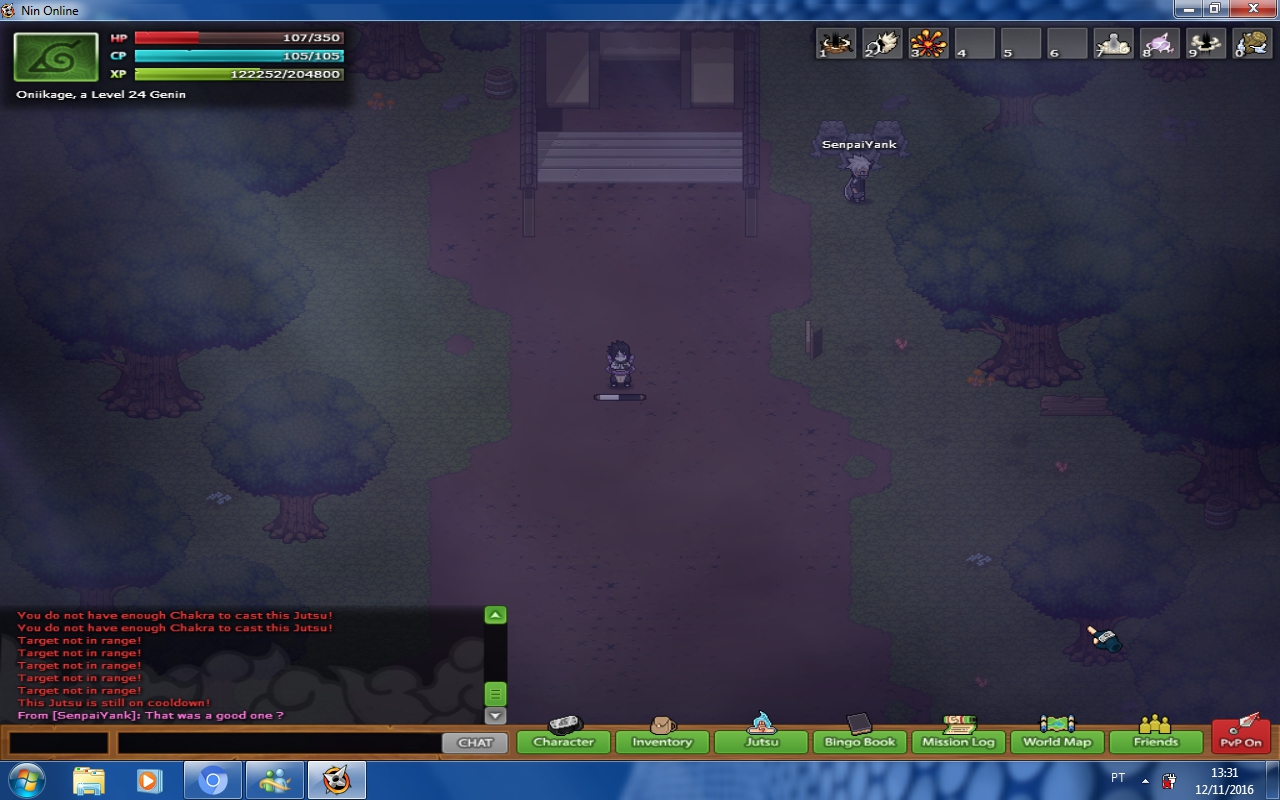This screenshot has height=800, width=1280.
Task: Click the CHAT send button
Action: pos(475,743)
